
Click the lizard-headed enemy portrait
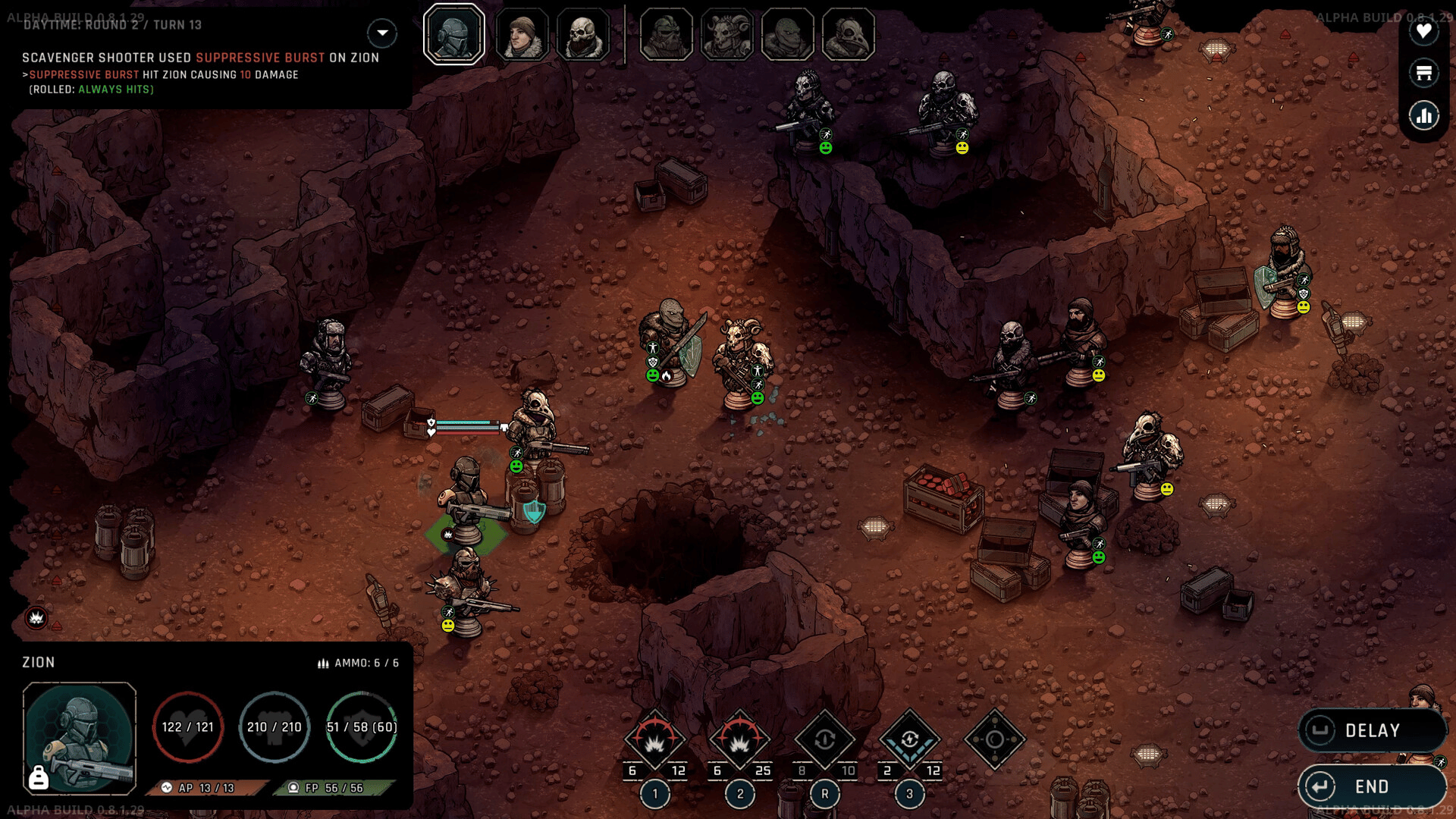(x=787, y=35)
